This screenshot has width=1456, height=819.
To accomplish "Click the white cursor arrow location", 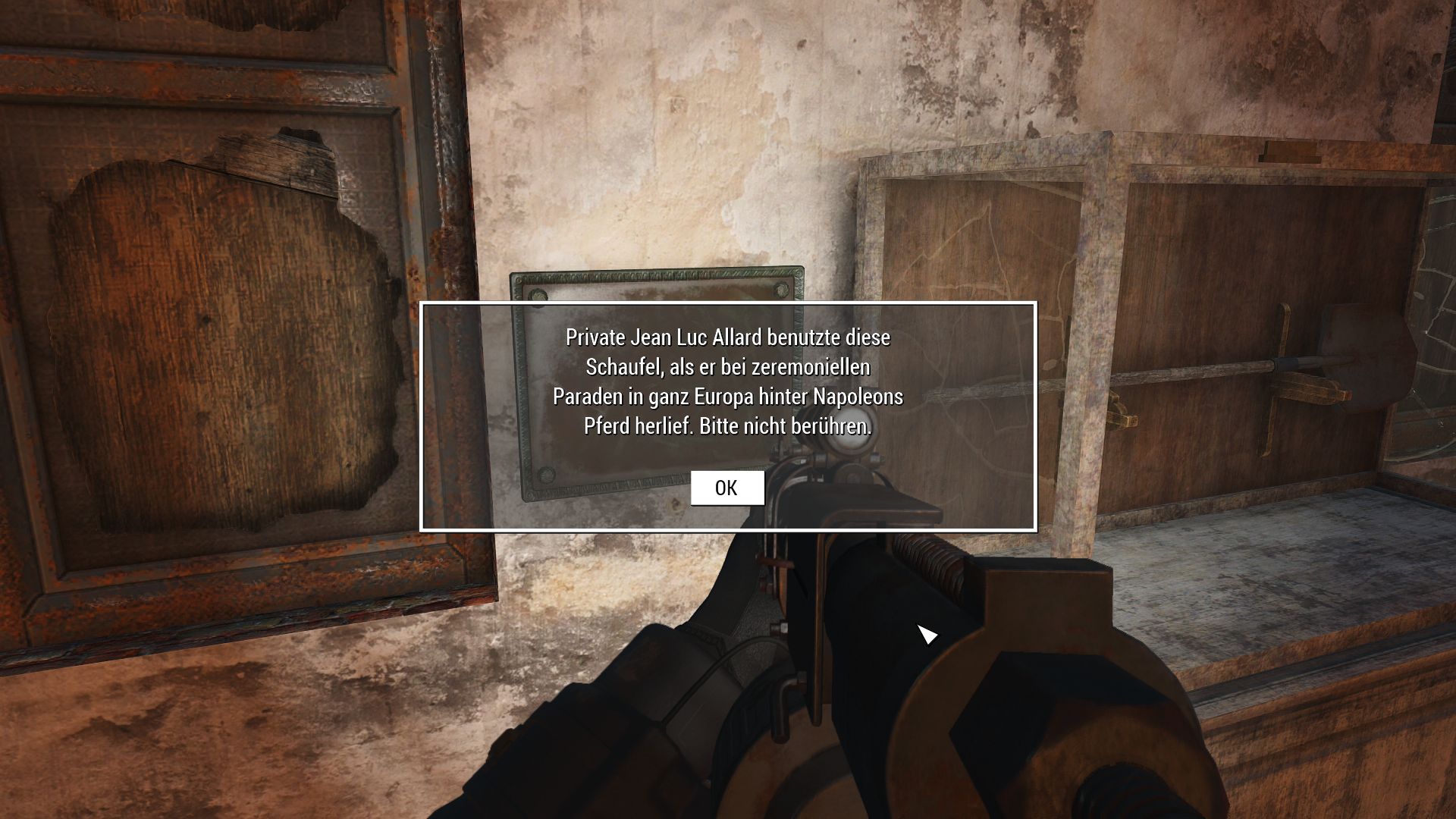I will (927, 635).
